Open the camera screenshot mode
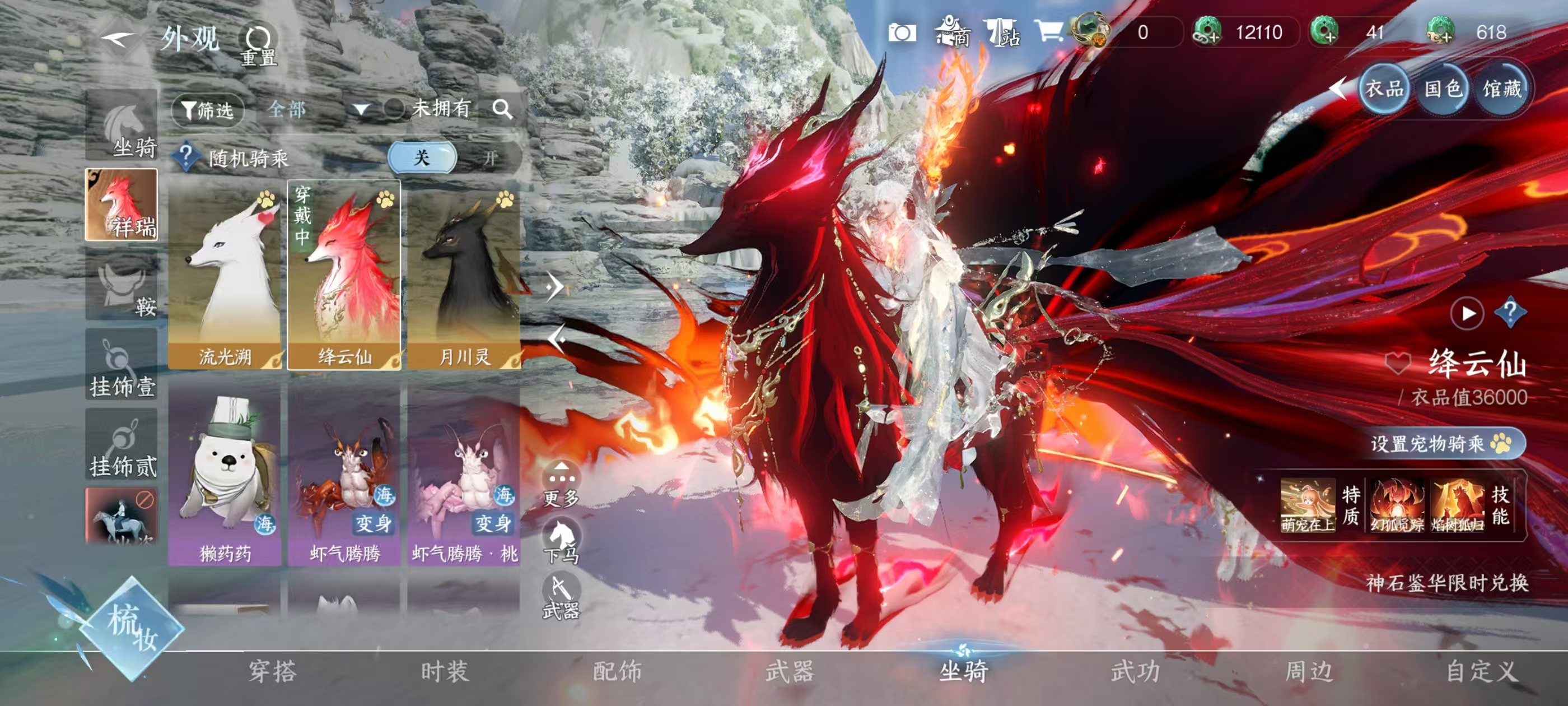The height and width of the screenshot is (706, 1568). click(x=902, y=32)
